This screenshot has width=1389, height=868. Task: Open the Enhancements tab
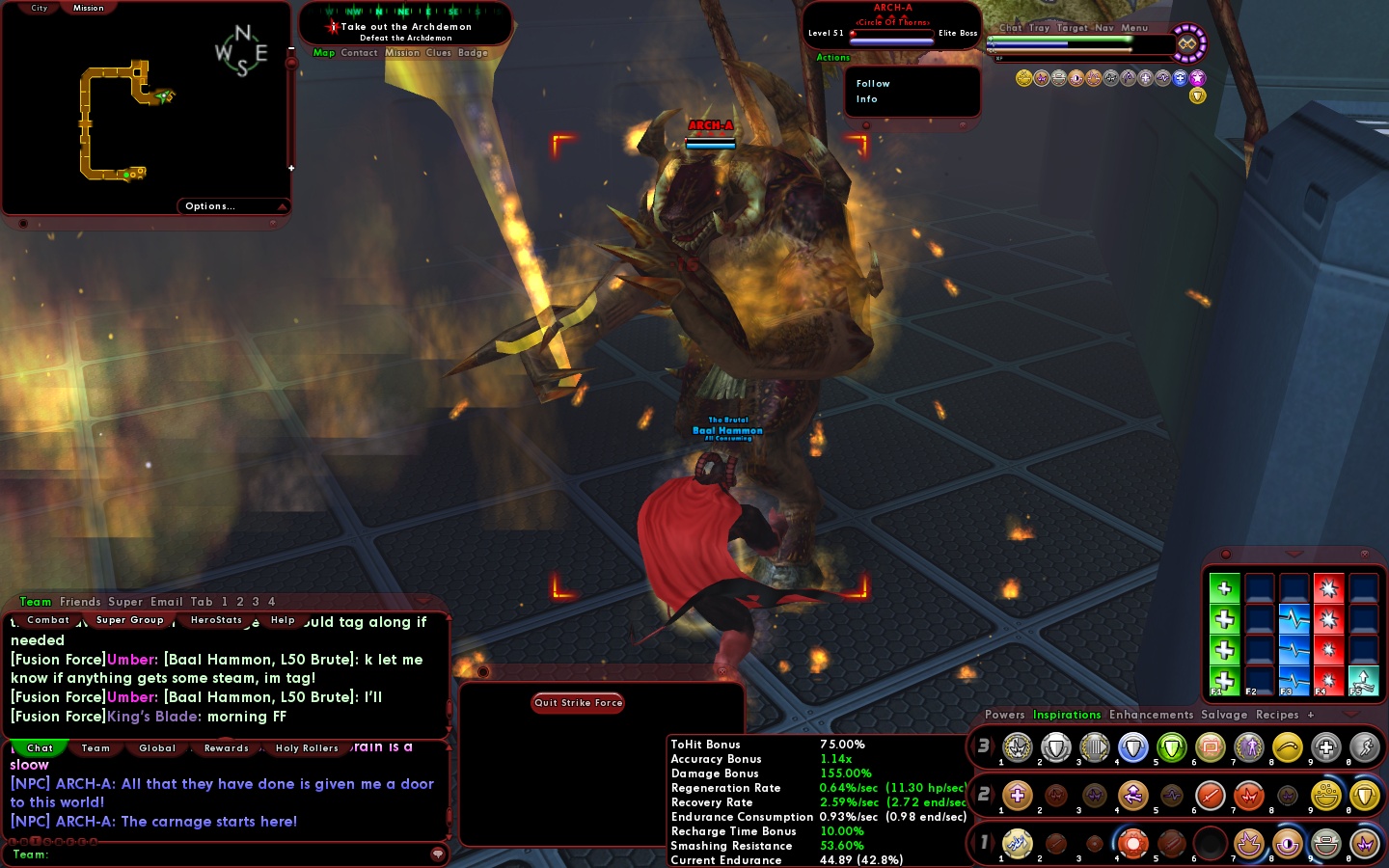click(1151, 715)
